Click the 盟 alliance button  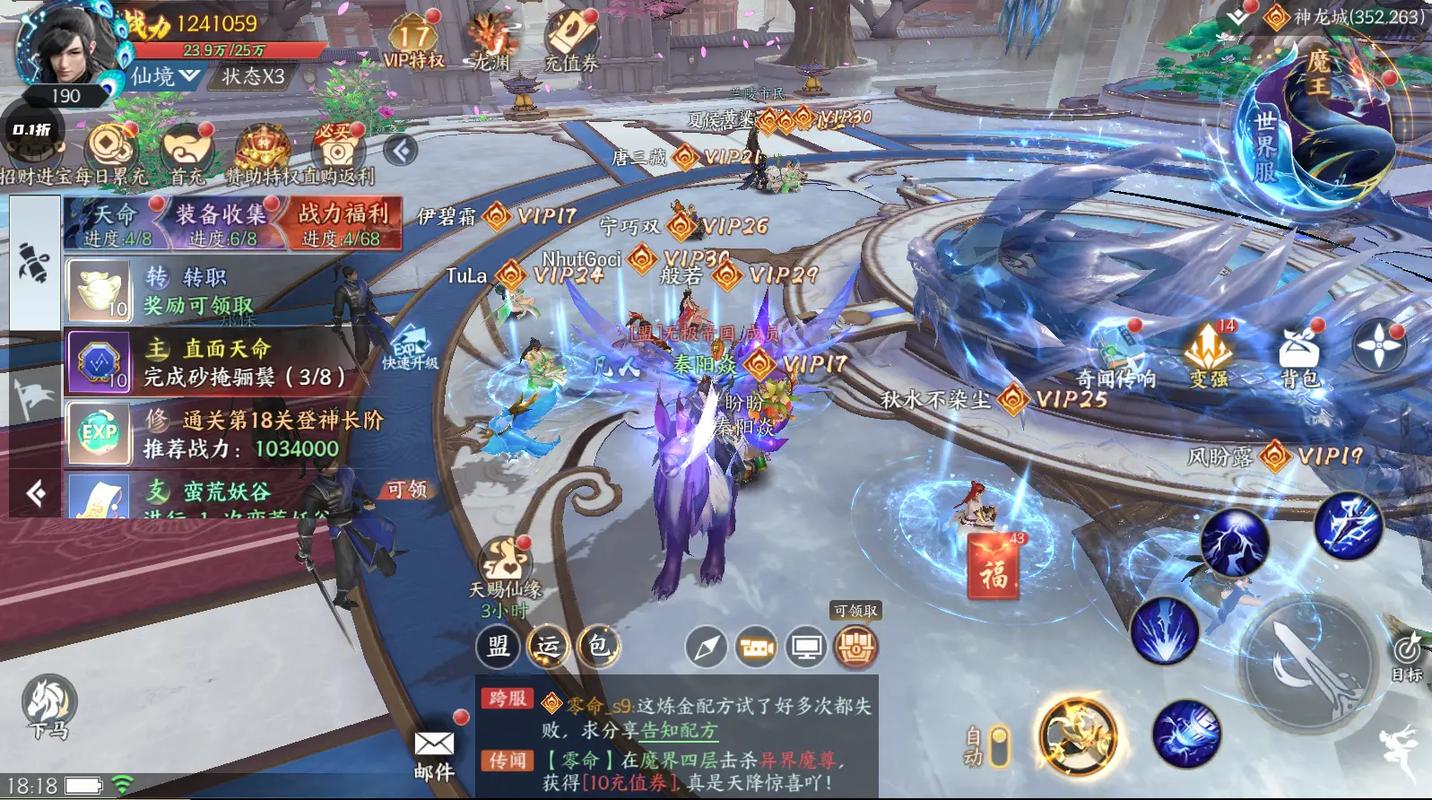click(x=497, y=646)
